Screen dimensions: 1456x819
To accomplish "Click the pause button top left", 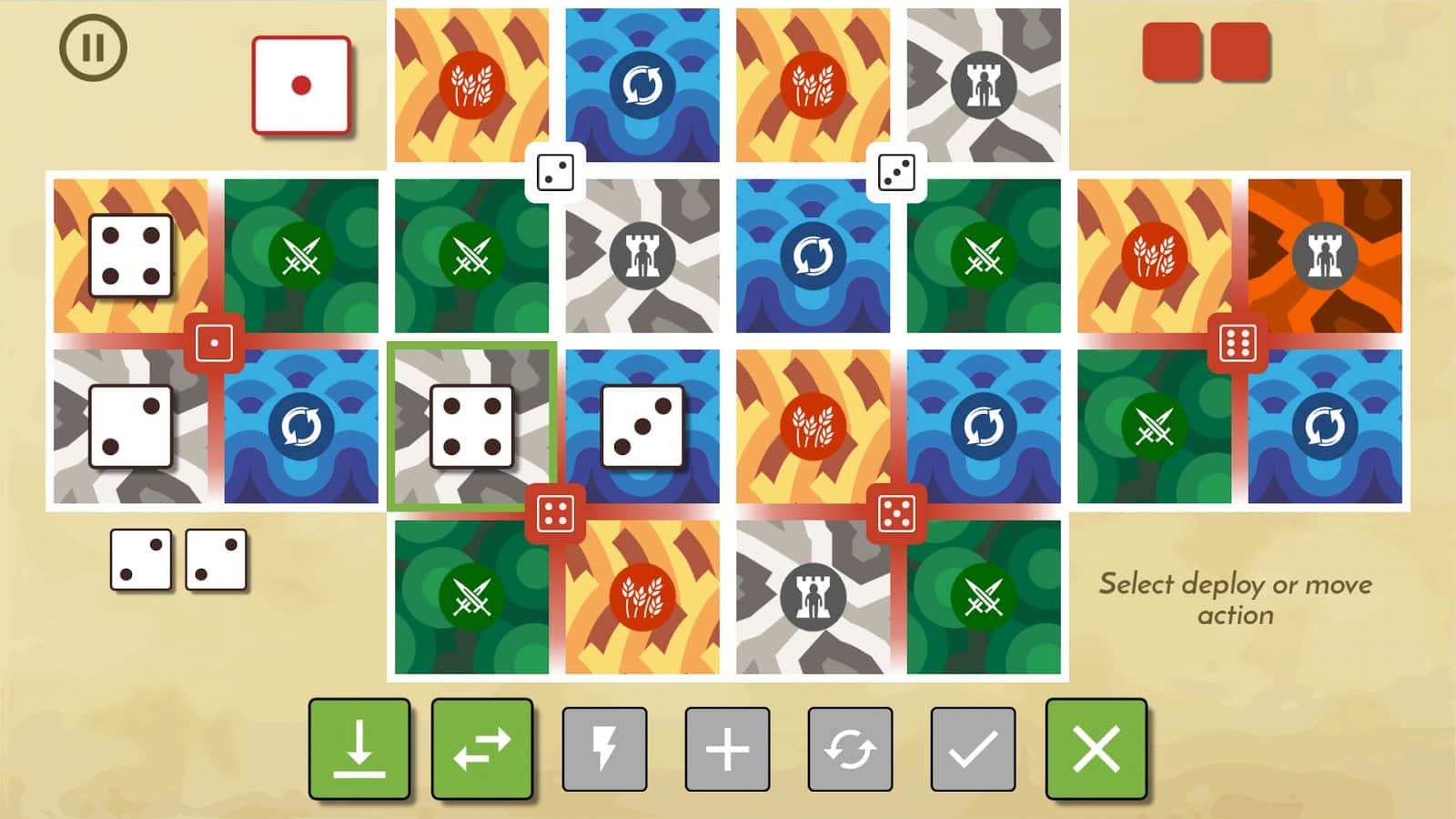I will (91, 45).
